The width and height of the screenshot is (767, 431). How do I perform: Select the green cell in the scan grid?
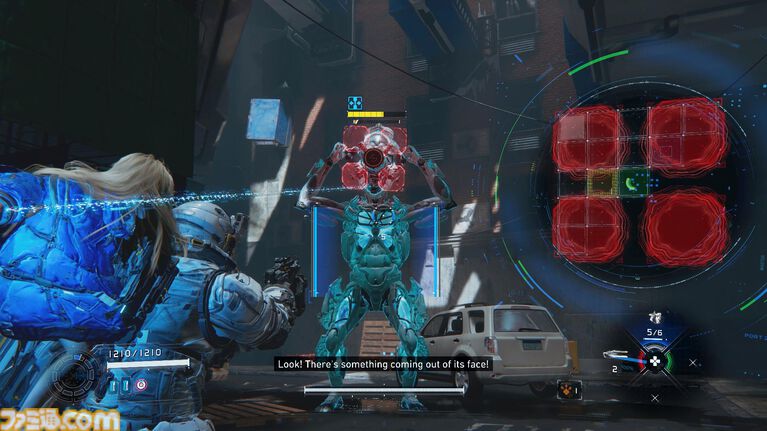tap(632, 183)
